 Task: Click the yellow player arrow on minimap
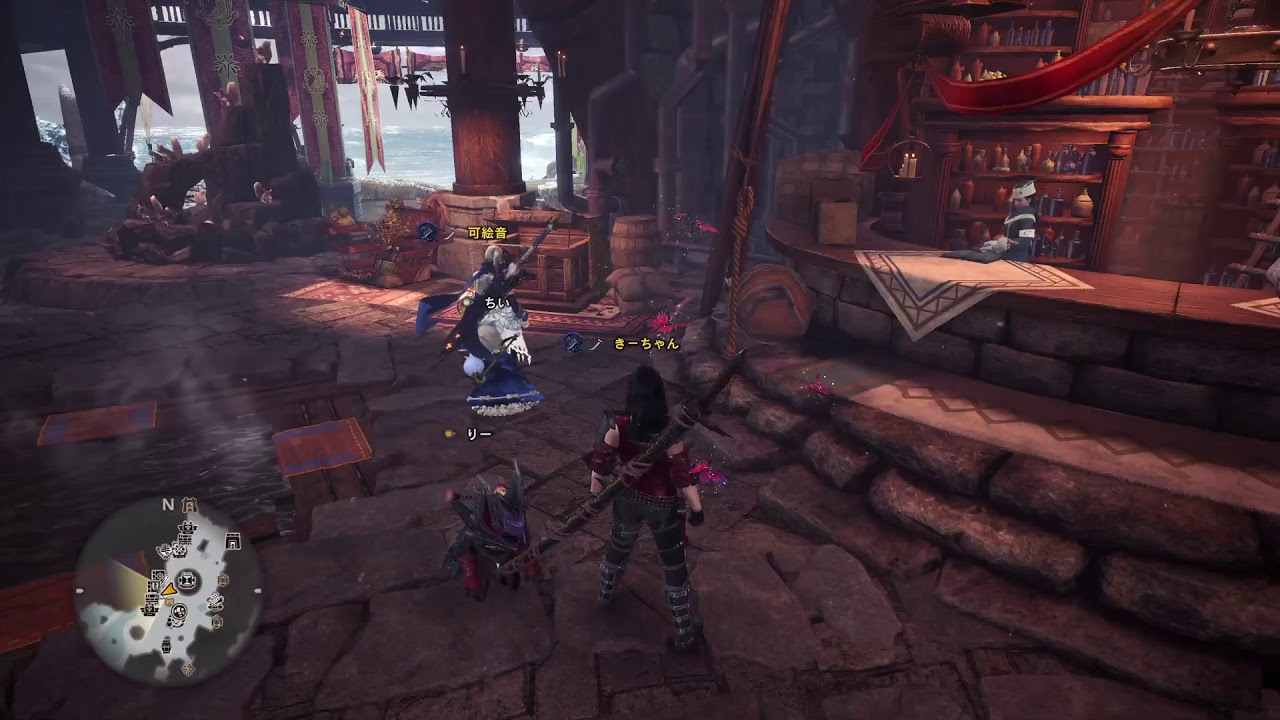pos(169,590)
